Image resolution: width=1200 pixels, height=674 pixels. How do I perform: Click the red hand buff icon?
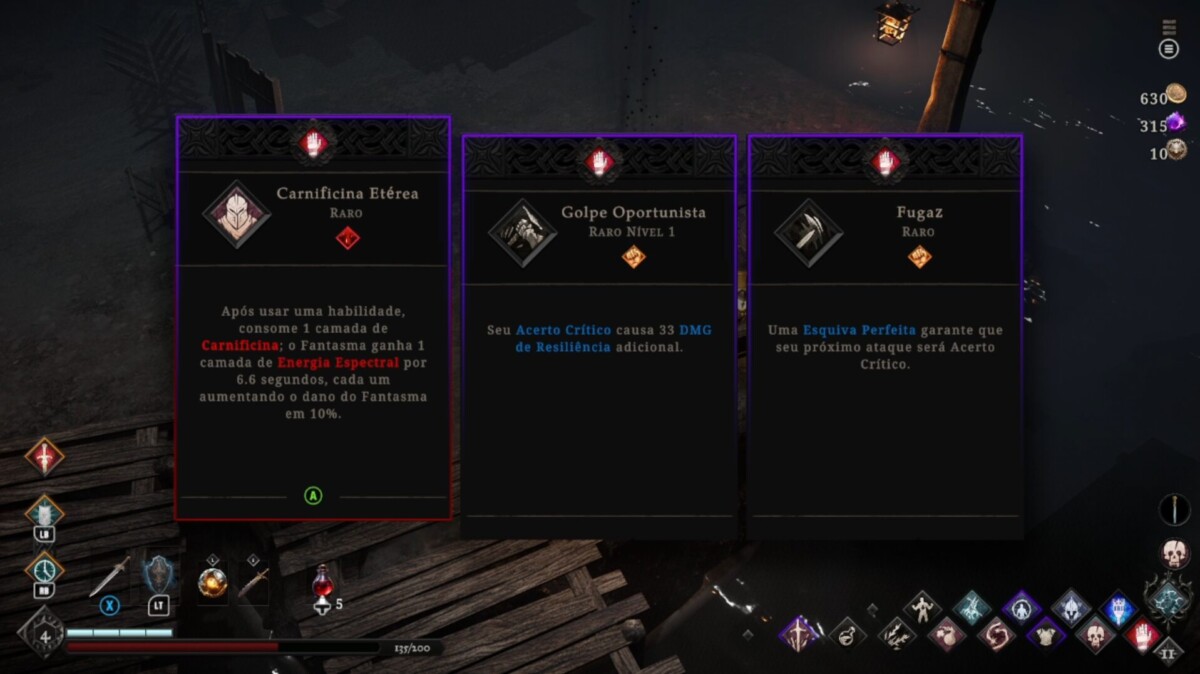(x=1143, y=634)
